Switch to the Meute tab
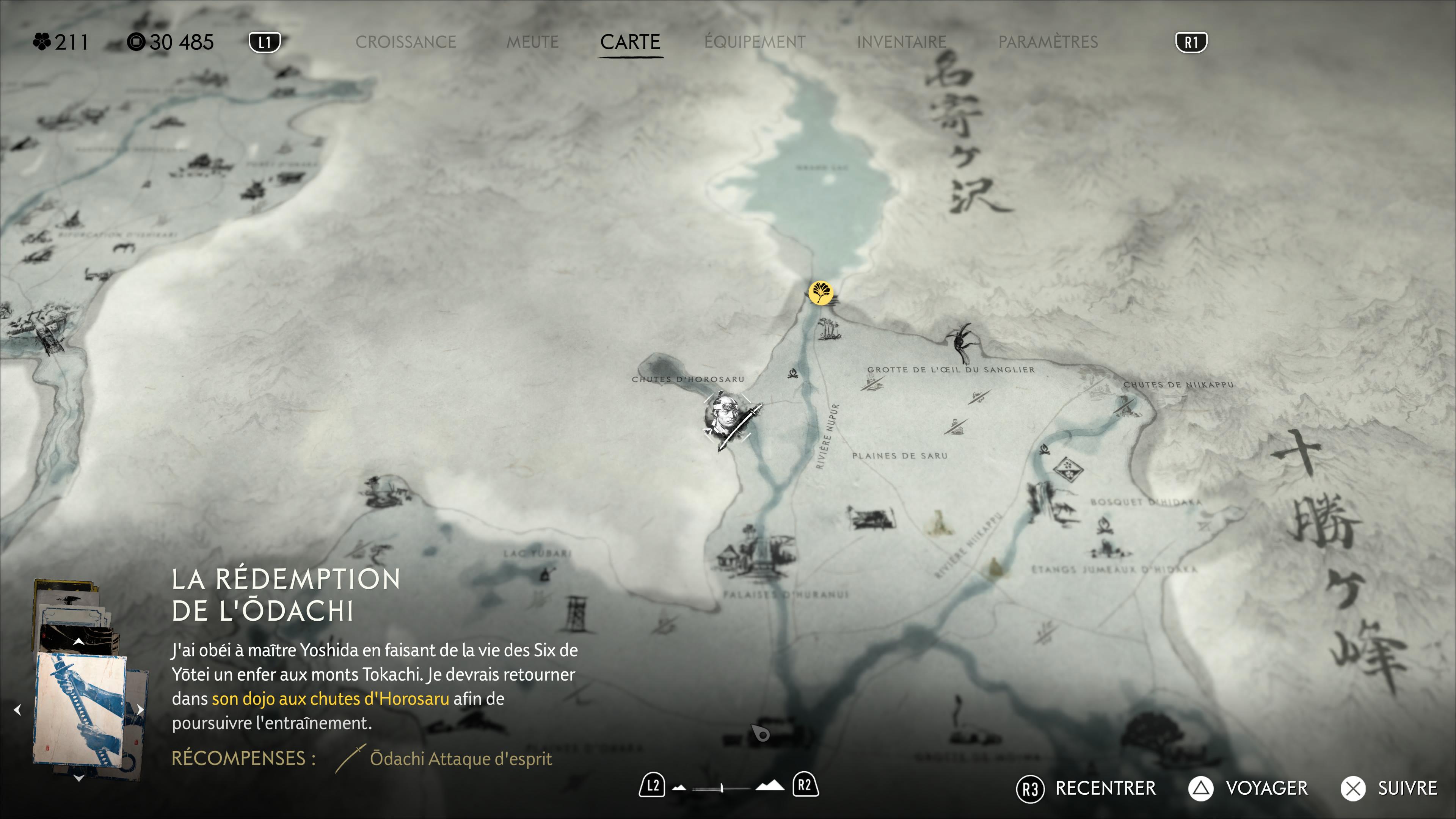 click(x=532, y=42)
